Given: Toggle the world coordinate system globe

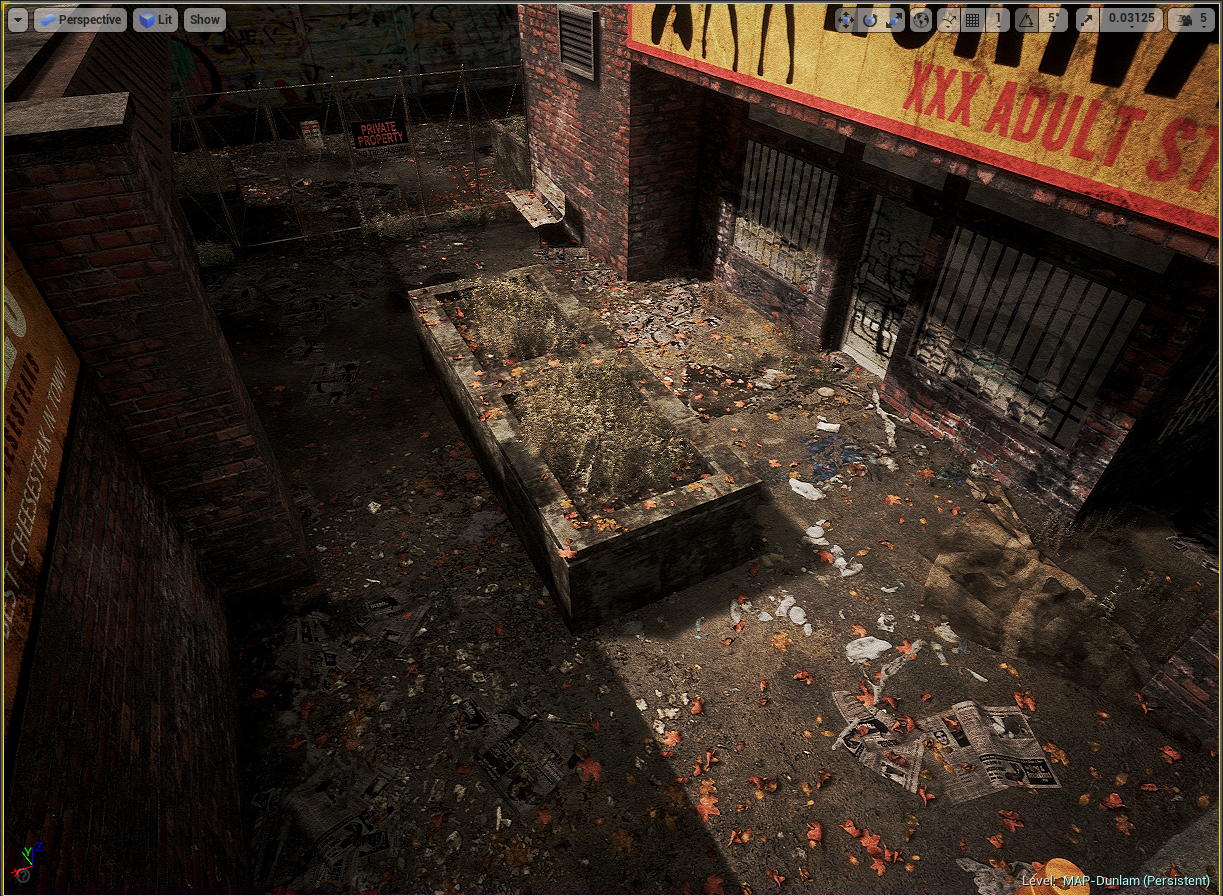Looking at the screenshot, I should coord(922,20).
